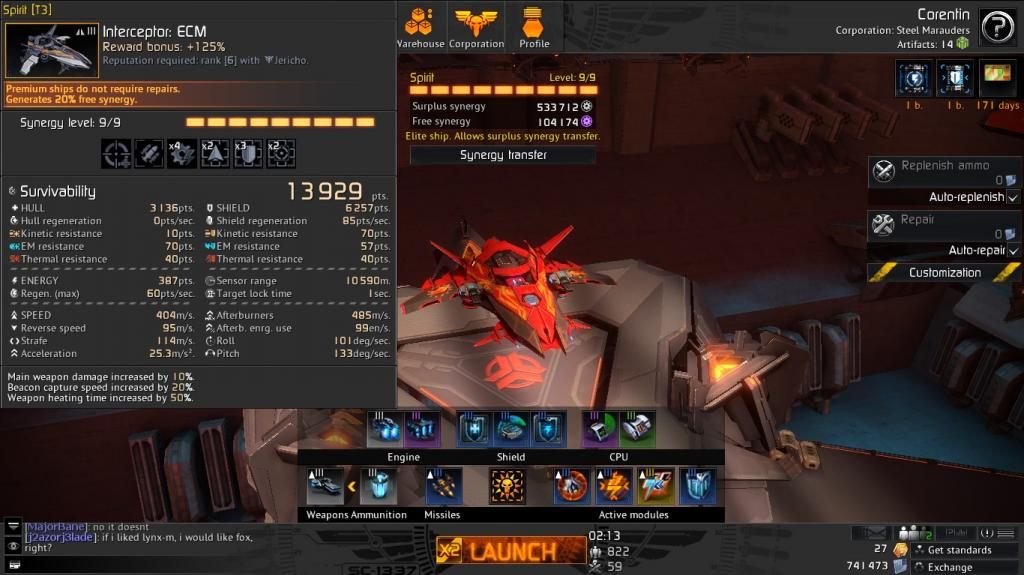Select the Missiles slot
The width and height of the screenshot is (1024, 575).
(443, 487)
